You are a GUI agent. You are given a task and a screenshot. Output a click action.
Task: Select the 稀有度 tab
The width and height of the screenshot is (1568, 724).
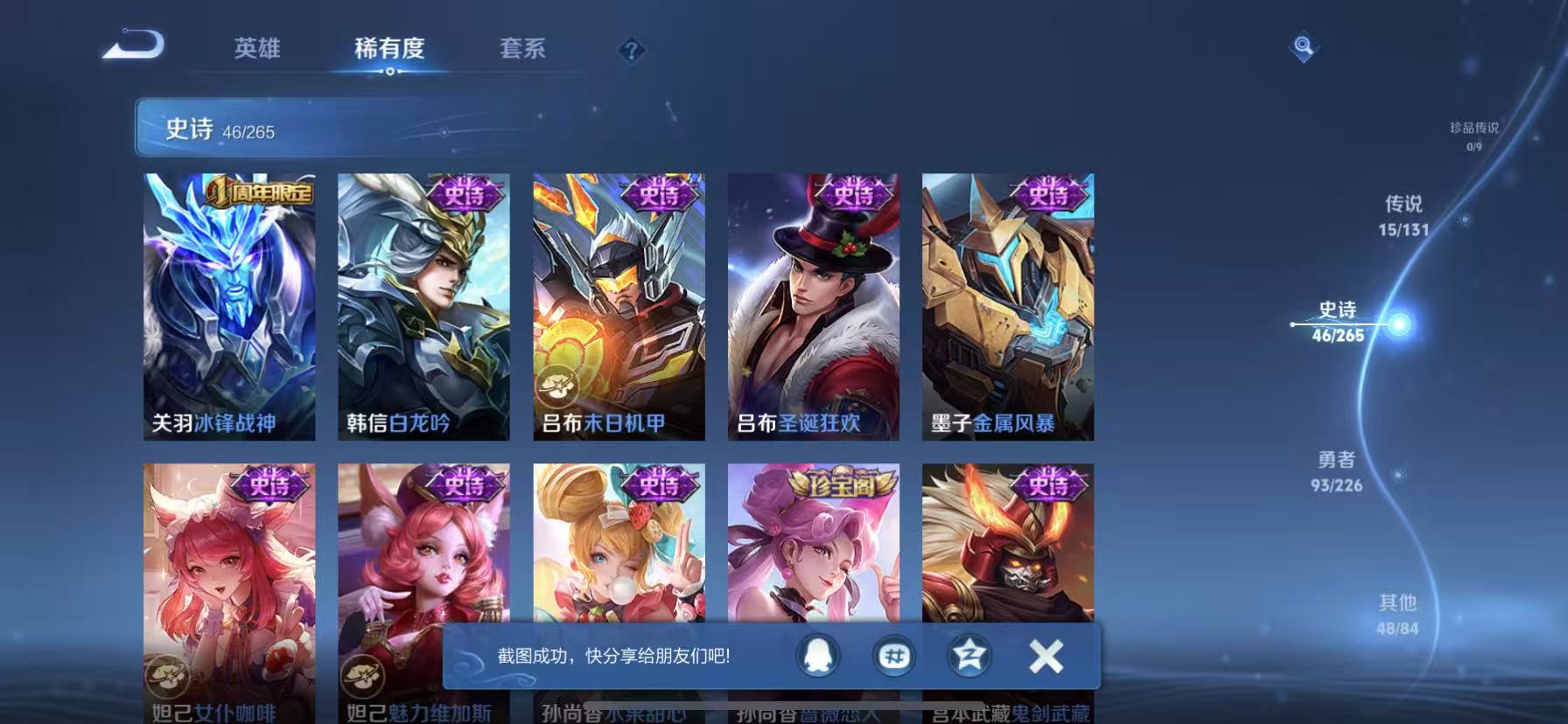pos(390,50)
